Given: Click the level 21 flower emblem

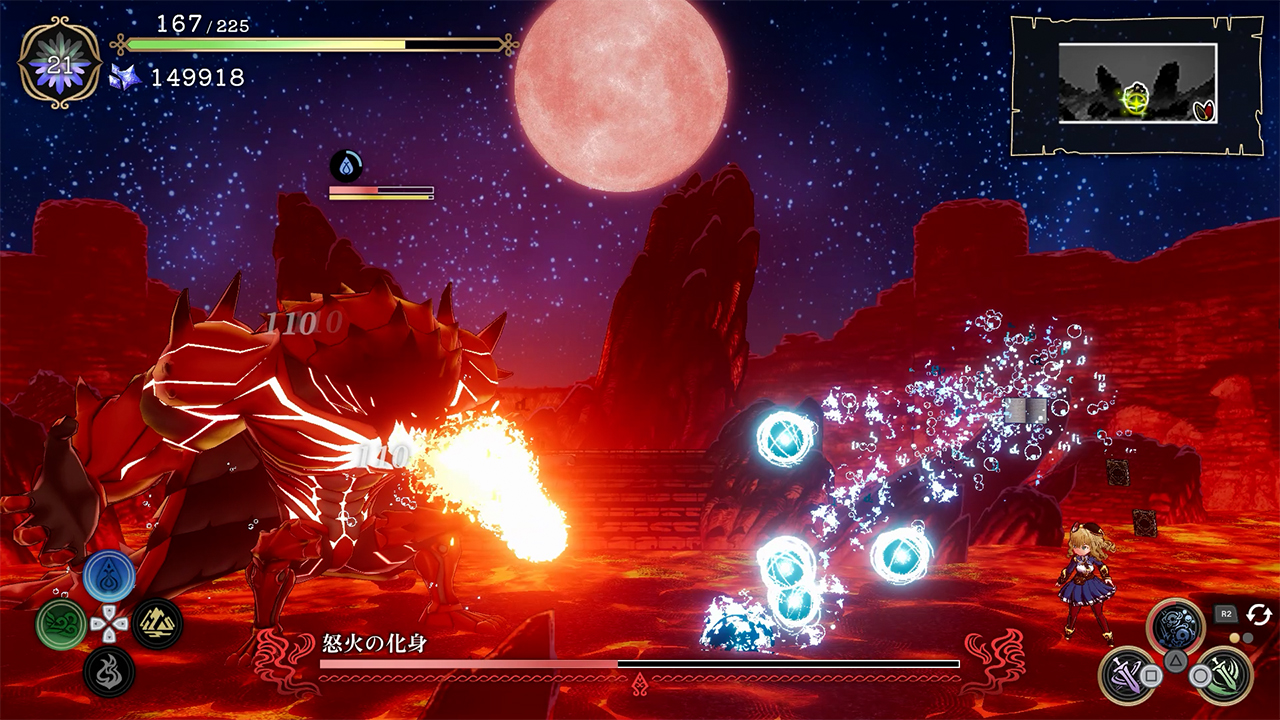Looking at the screenshot, I should pos(60,63).
